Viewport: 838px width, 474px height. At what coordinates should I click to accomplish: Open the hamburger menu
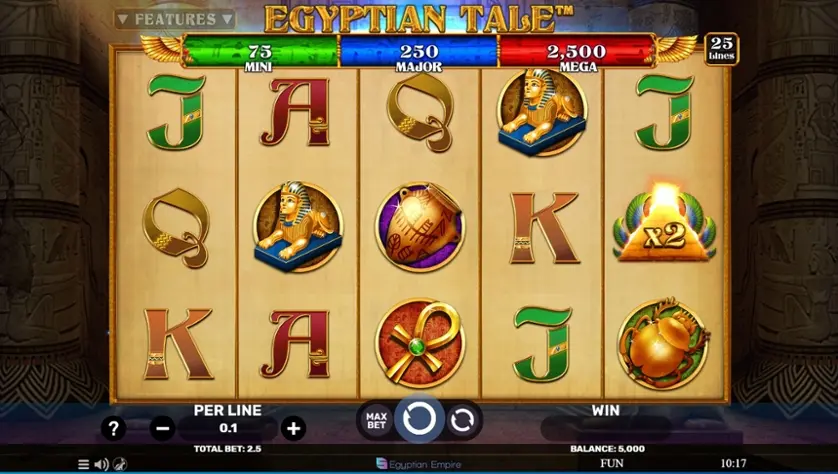click(84, 464)
